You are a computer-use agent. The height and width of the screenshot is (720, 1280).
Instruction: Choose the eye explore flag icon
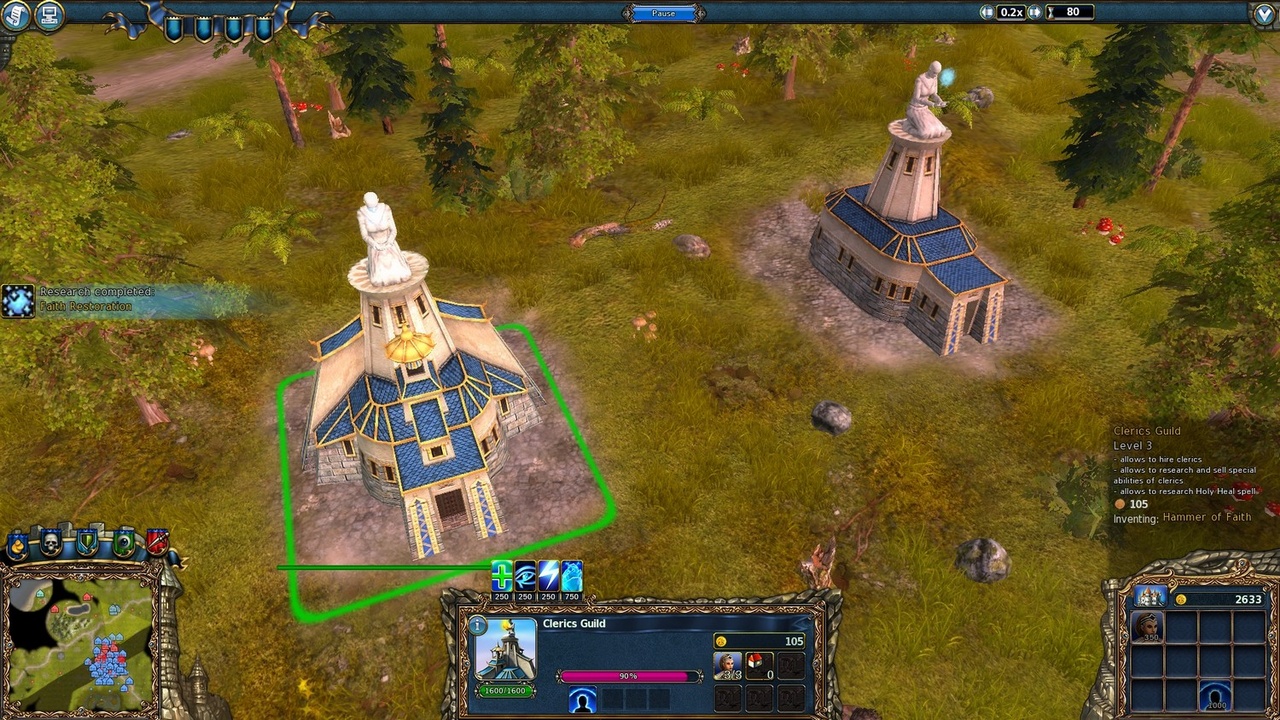(x=124, y=540)
